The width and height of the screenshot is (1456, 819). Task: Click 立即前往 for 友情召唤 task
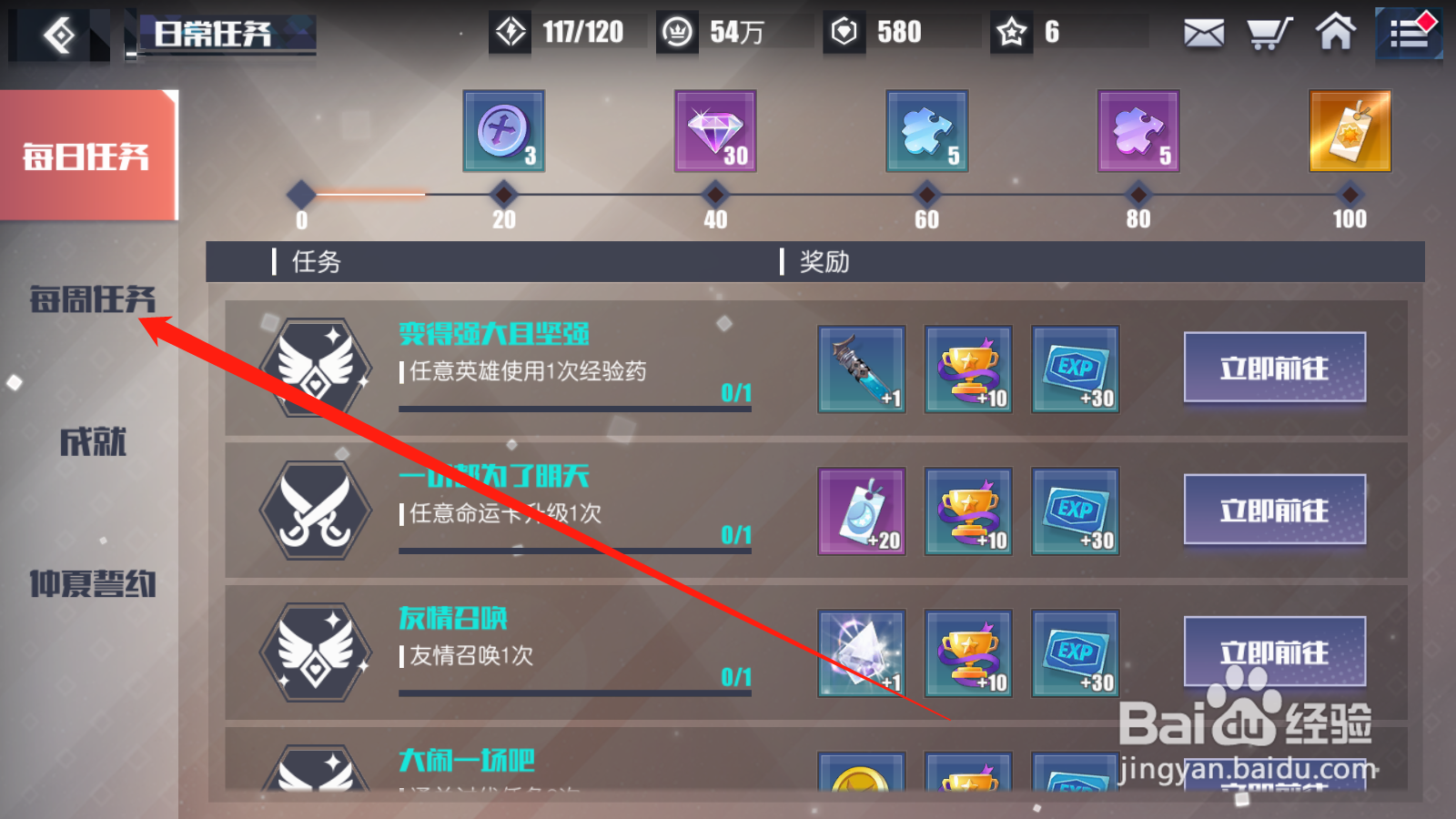[1273, 653]
